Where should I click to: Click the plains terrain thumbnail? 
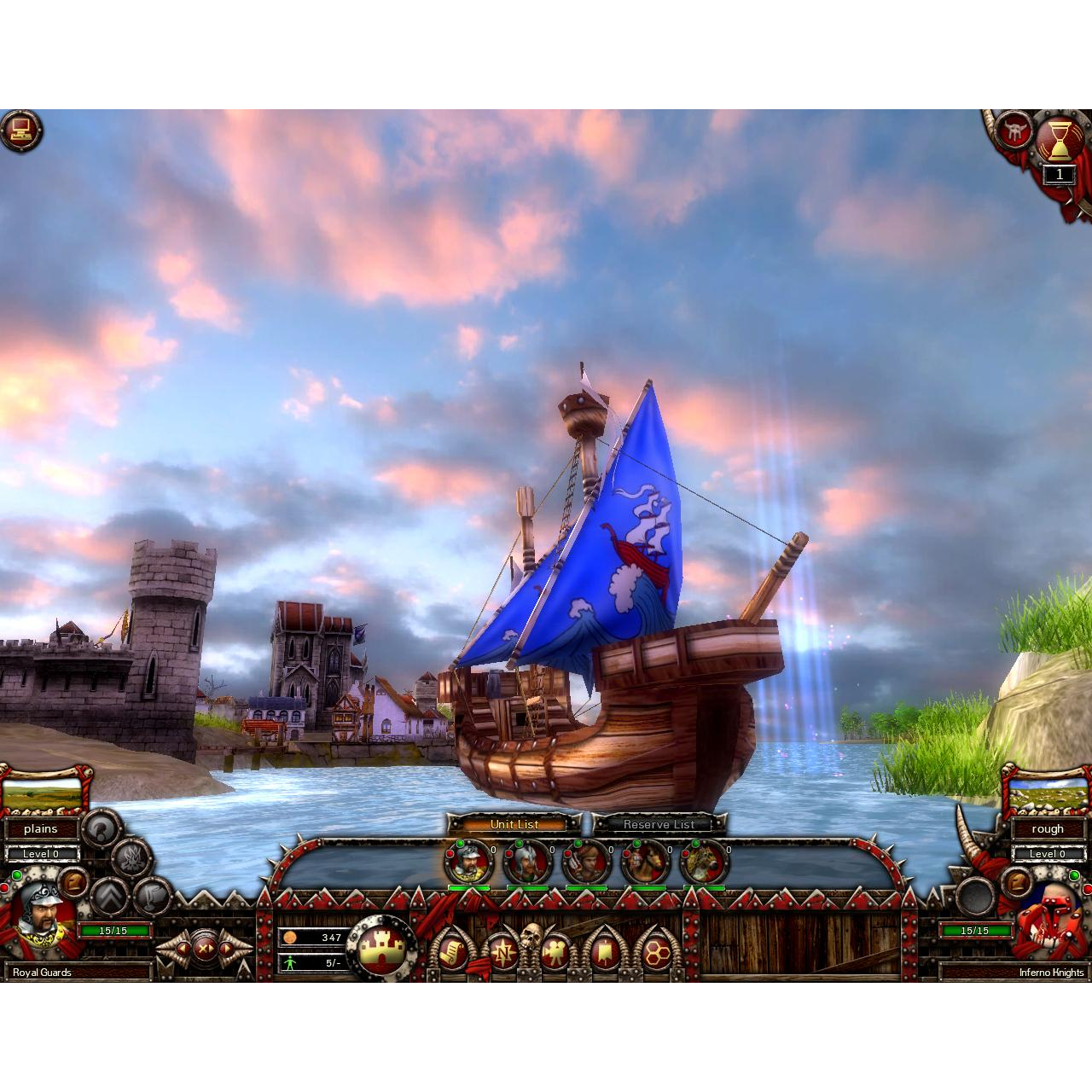(x=43, y=795)
